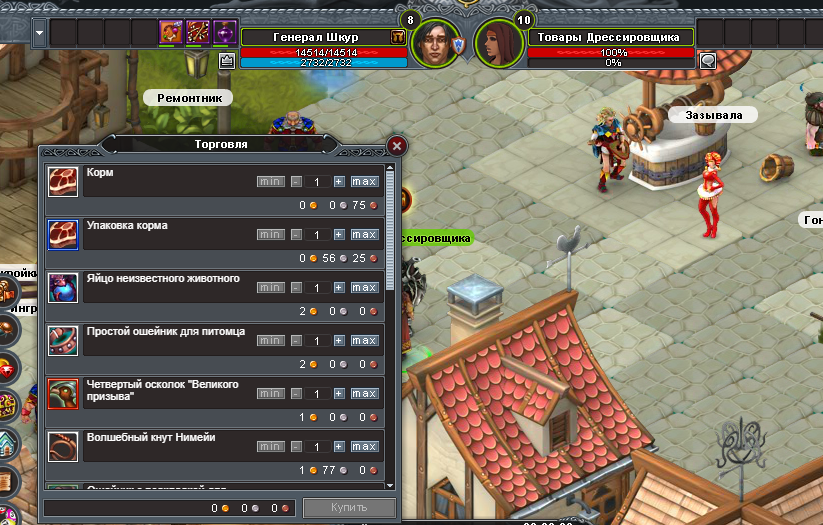Decrease Корм quantity with minus button
The width and height of the screenshot is (823, 525).
296,182
